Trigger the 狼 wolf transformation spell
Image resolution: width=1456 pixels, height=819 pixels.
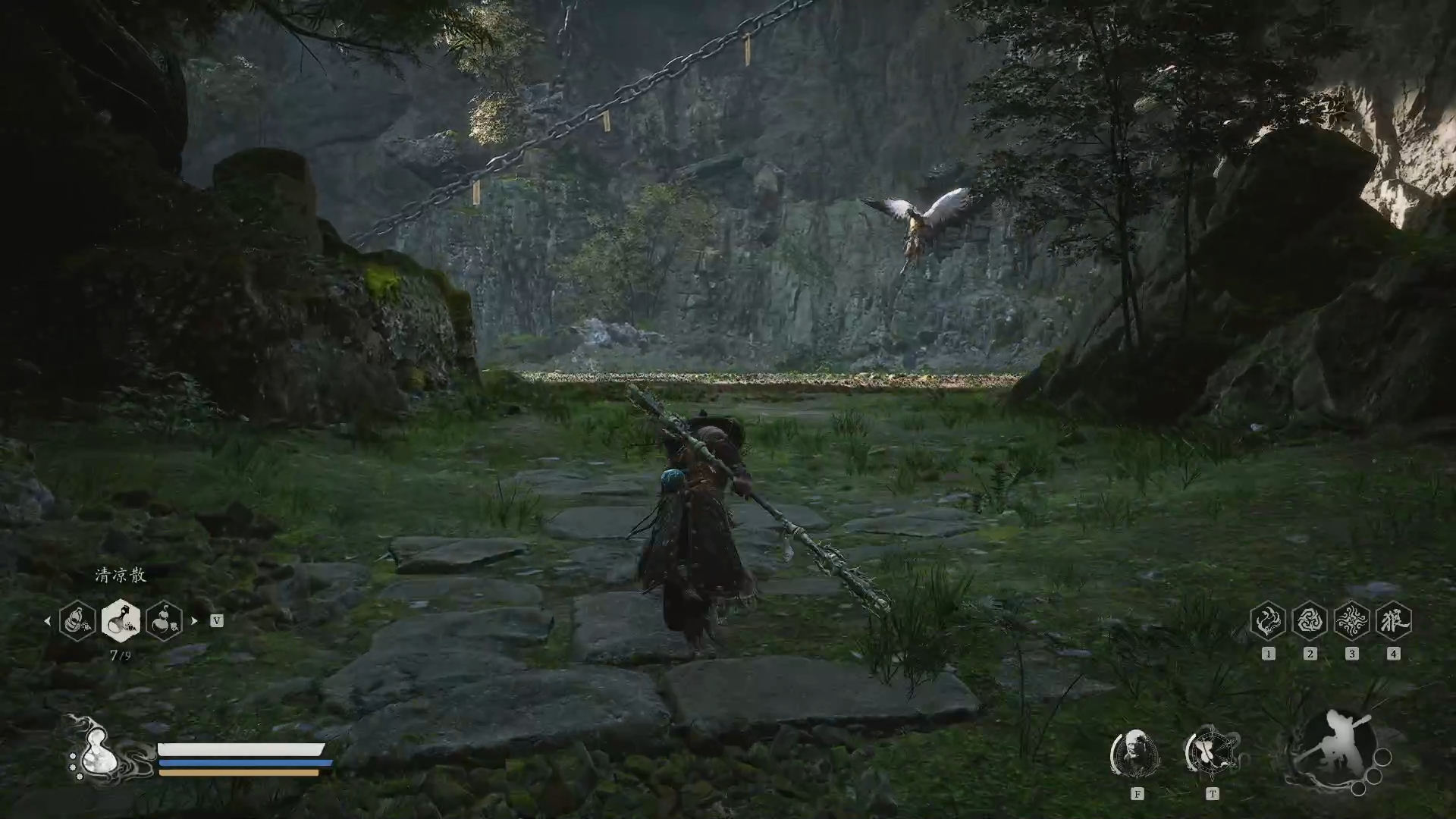tap(1393, 621)
